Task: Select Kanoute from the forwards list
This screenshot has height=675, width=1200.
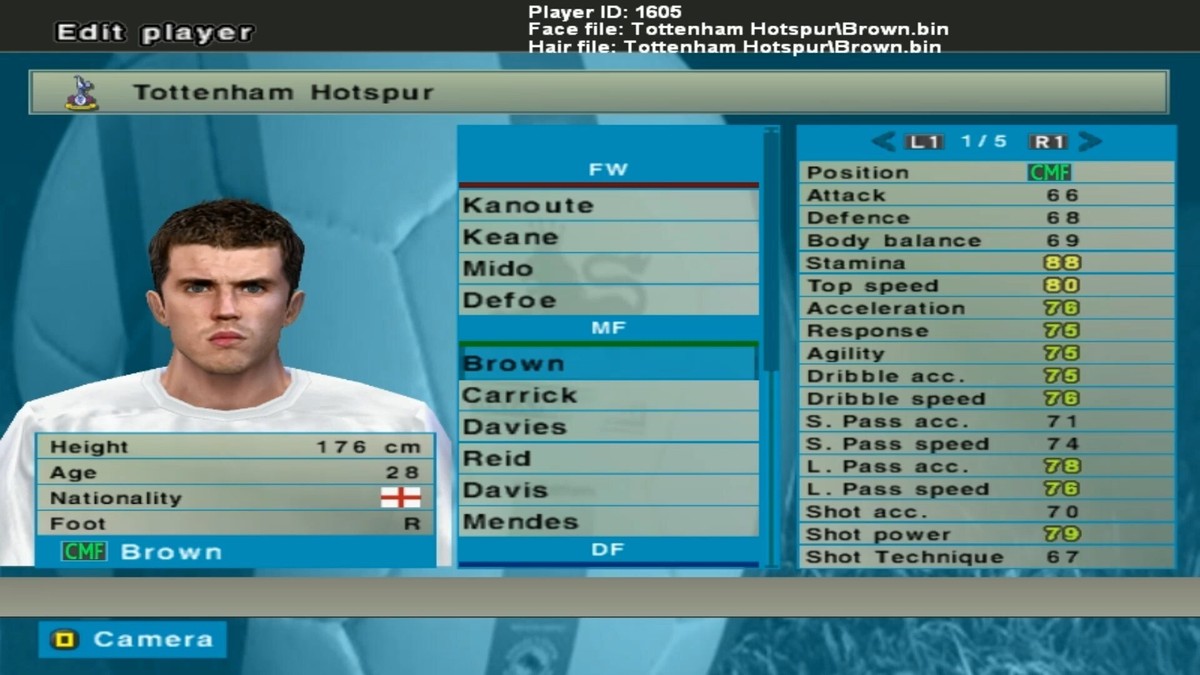Action: [608, 206]
